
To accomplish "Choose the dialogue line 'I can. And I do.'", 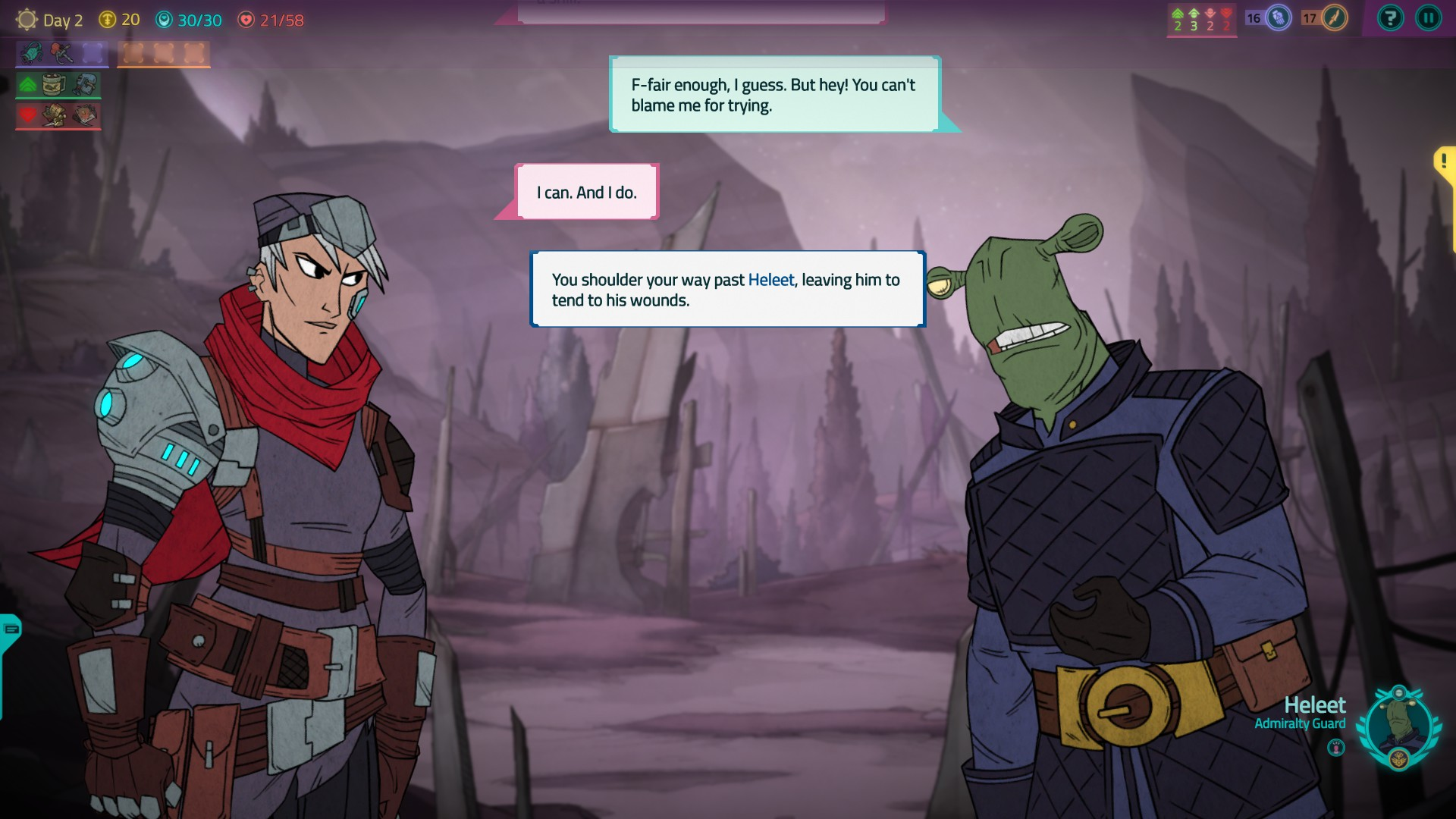I will tap(587, 192).
